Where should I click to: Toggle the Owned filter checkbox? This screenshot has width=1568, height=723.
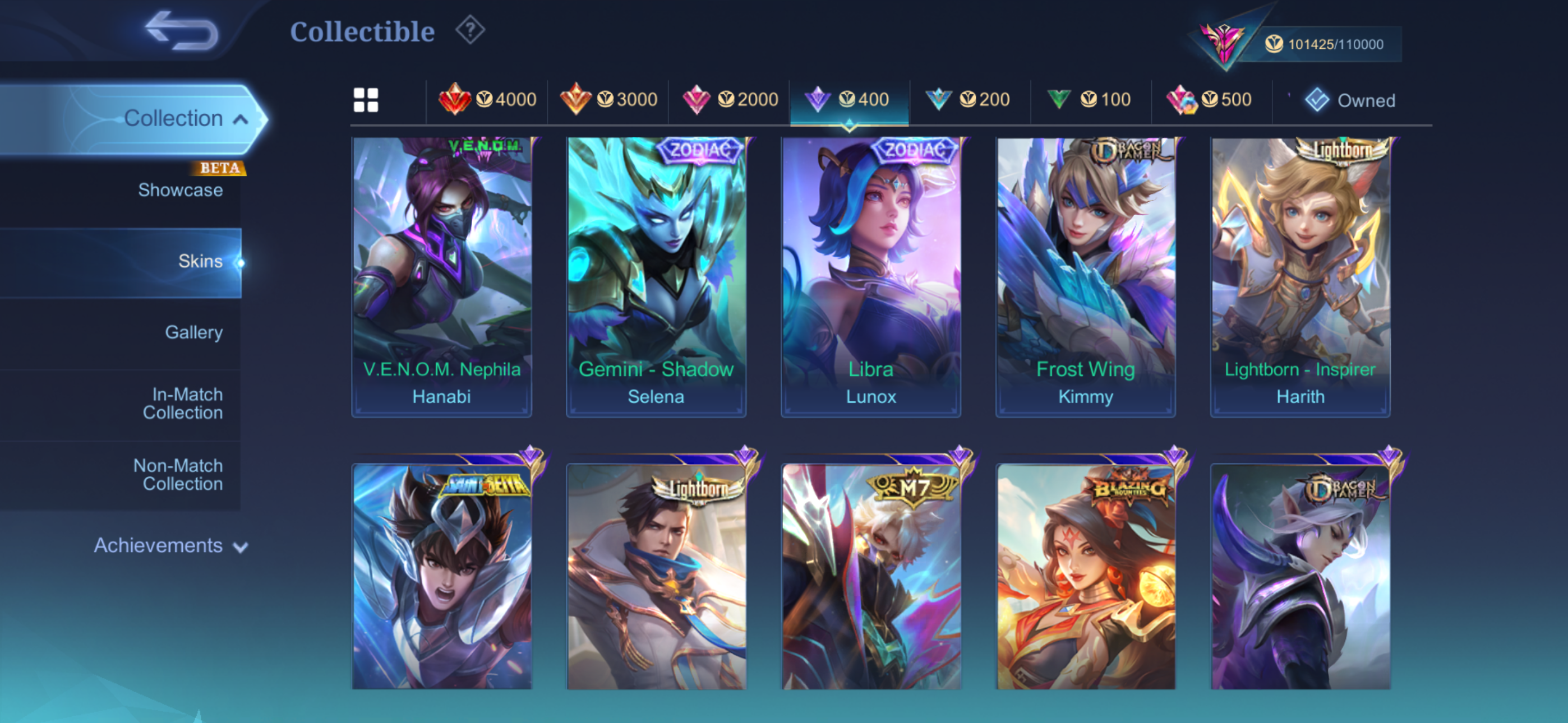[1317, 100]
